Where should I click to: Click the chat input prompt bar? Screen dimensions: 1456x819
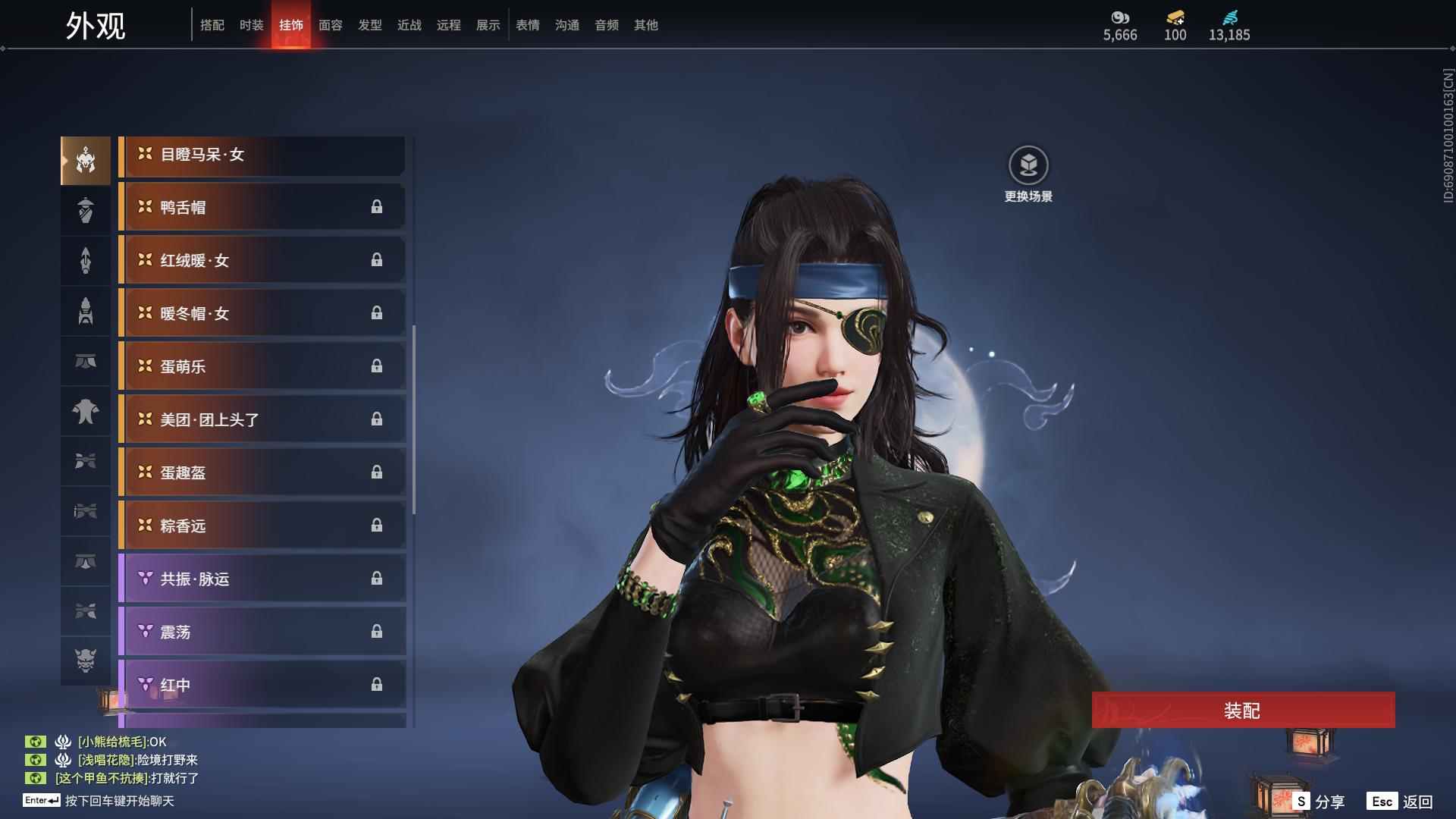119,801
